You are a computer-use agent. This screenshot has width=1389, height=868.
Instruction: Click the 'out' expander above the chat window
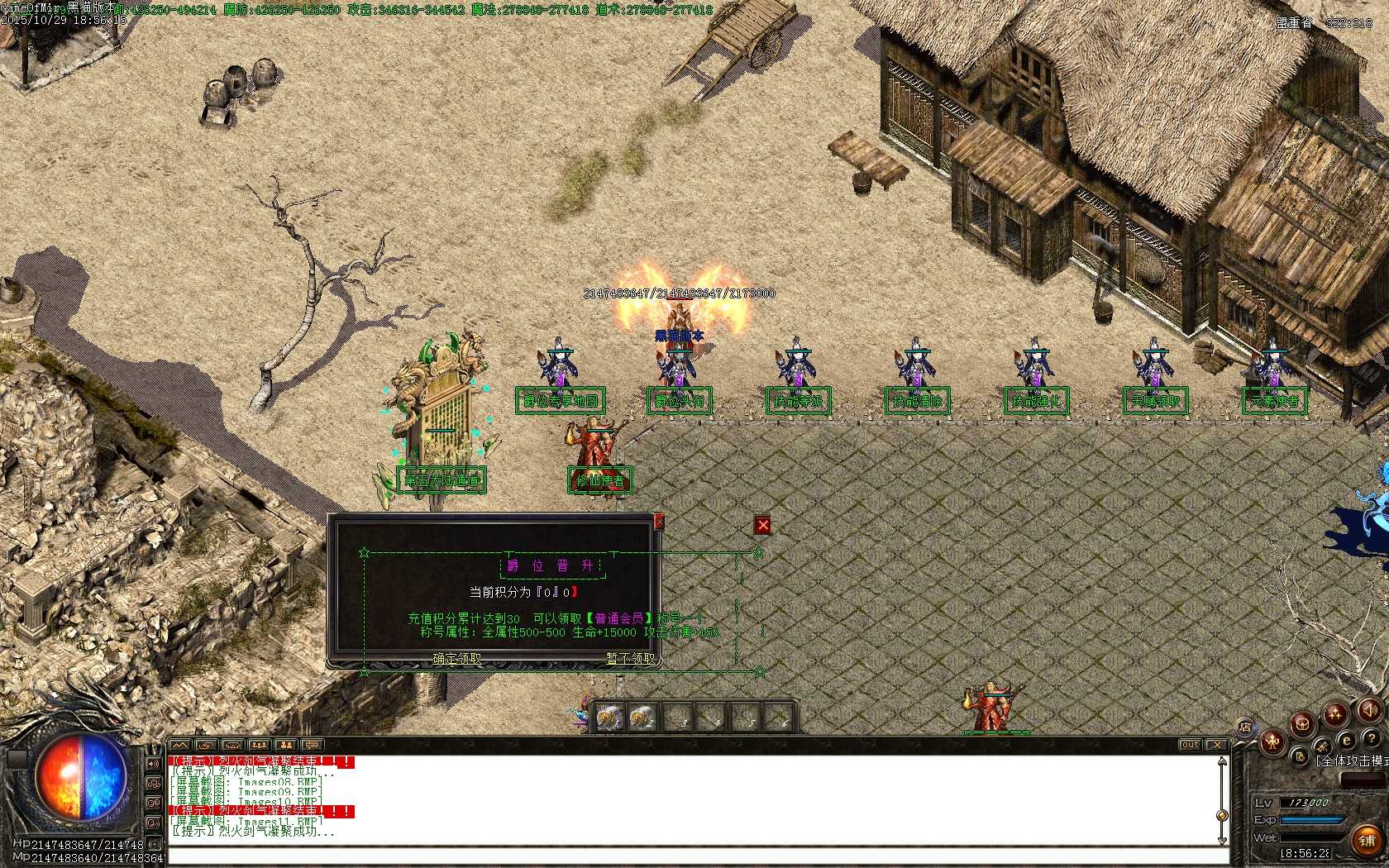[x=1189, y=744]
